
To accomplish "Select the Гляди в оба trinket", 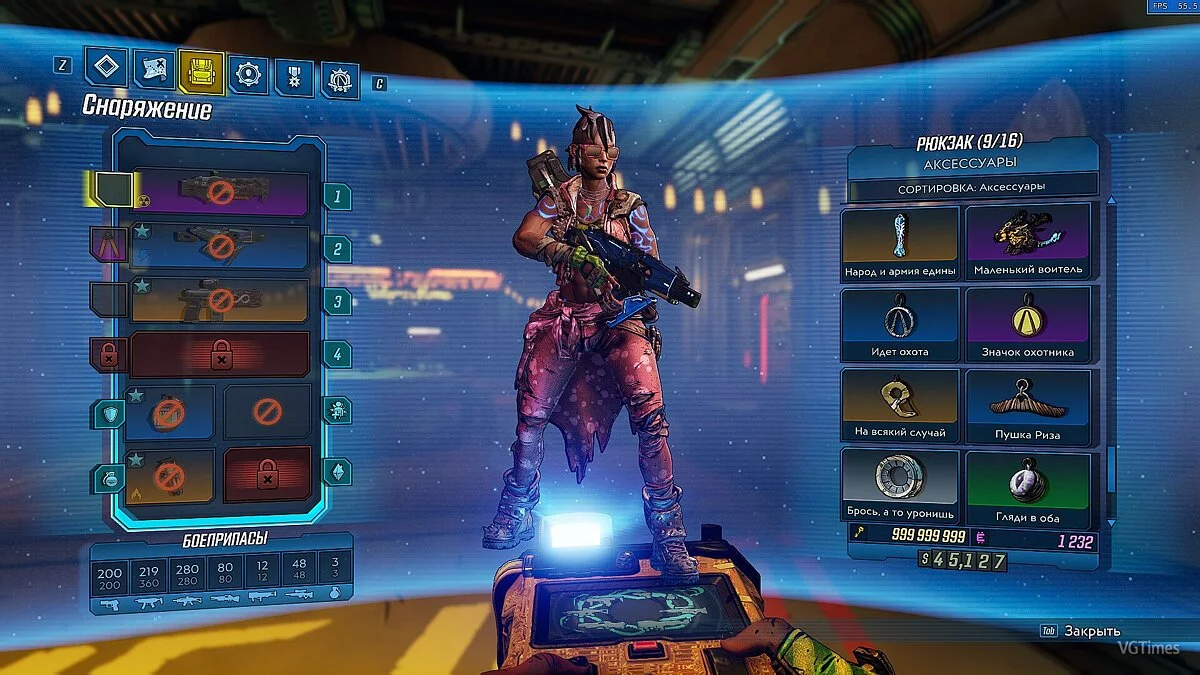I will [1026, 487].
